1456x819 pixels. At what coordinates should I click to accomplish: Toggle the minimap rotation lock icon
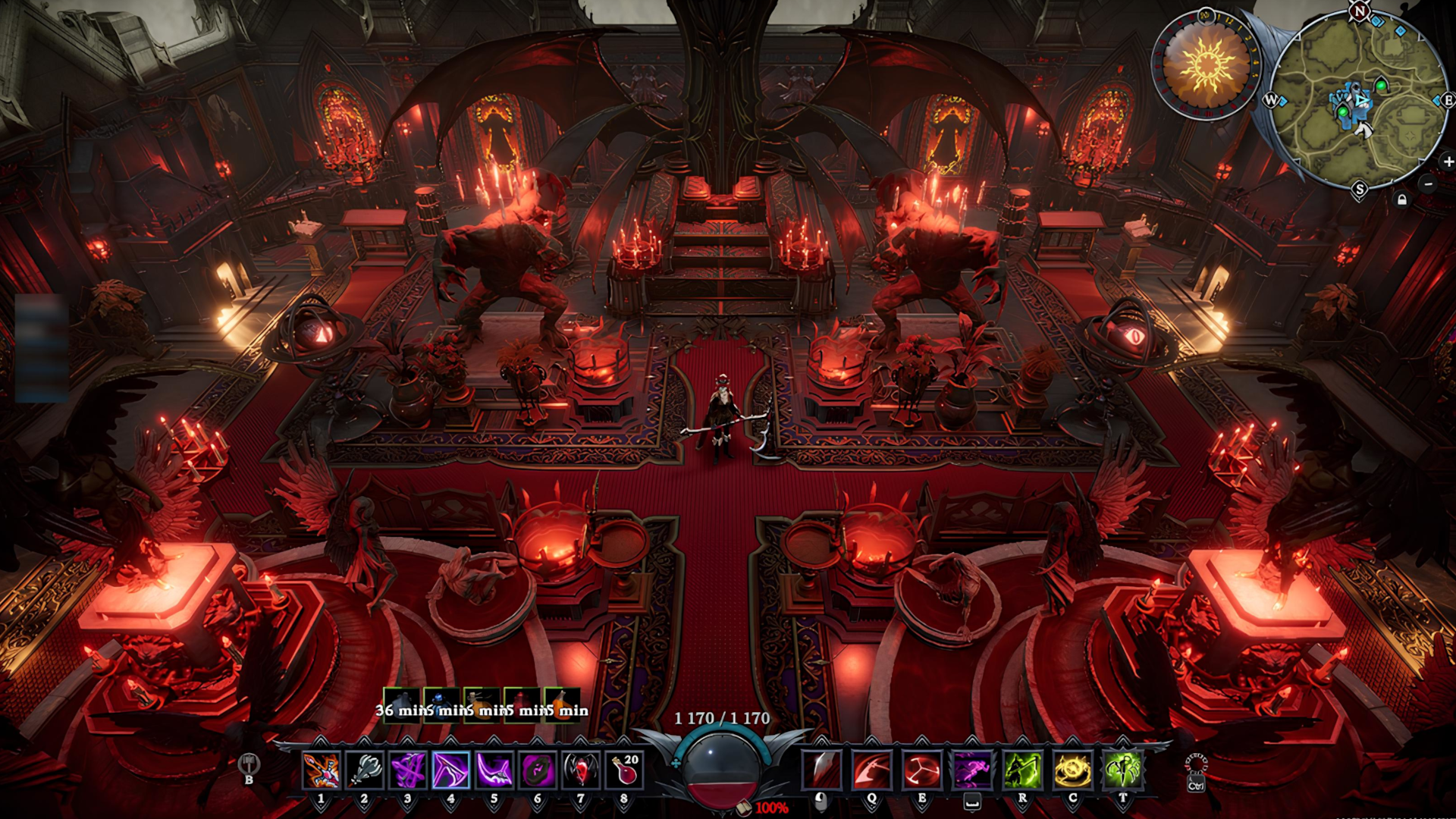tap(1402, 199)
